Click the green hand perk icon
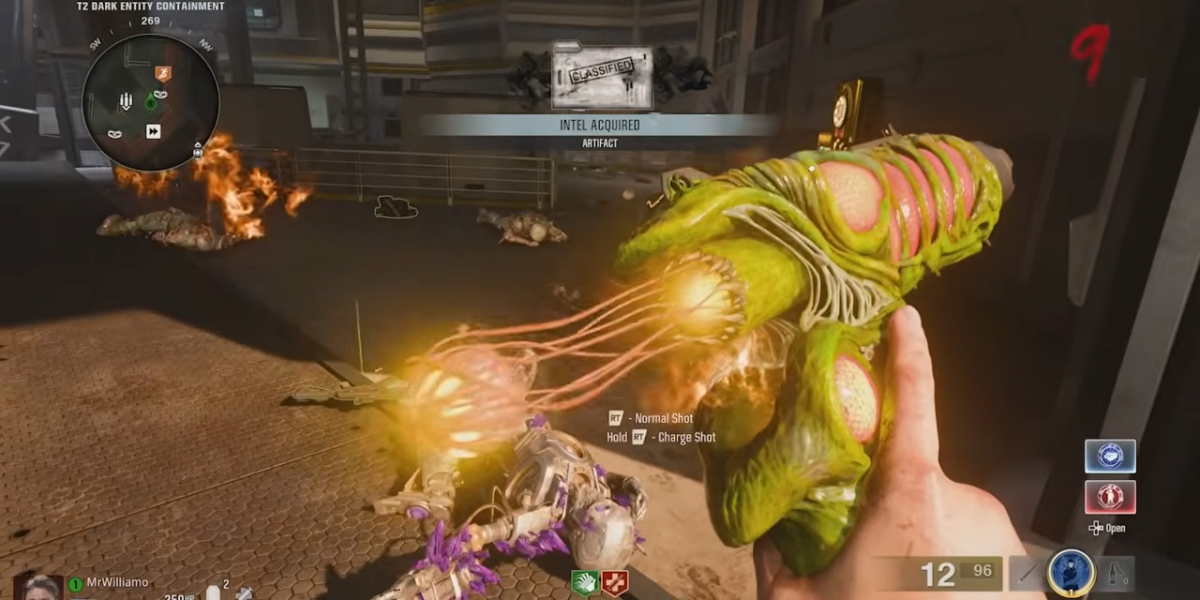1200x600 pixels. (584, 583)
